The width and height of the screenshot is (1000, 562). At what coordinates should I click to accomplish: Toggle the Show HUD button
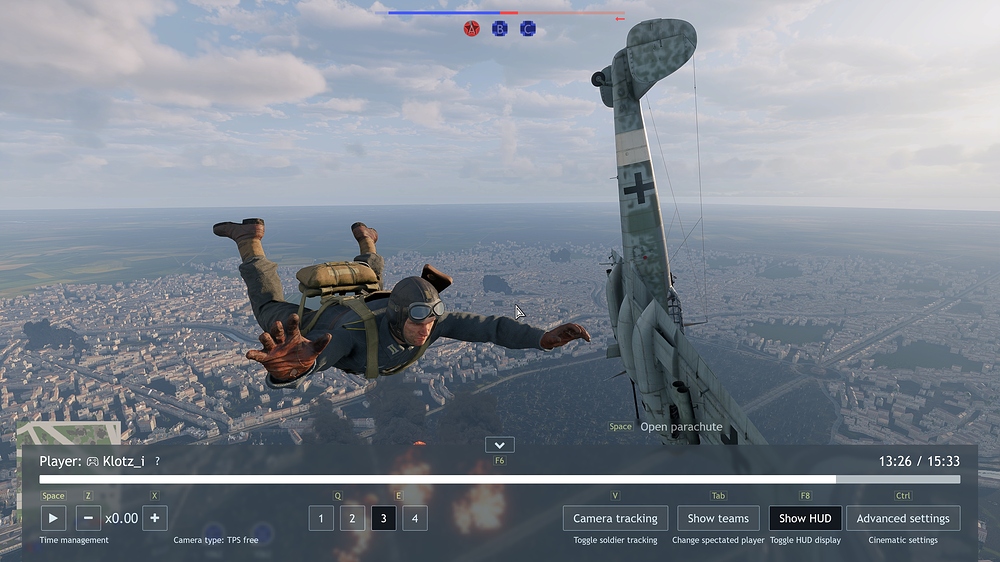tap(805, 518)
